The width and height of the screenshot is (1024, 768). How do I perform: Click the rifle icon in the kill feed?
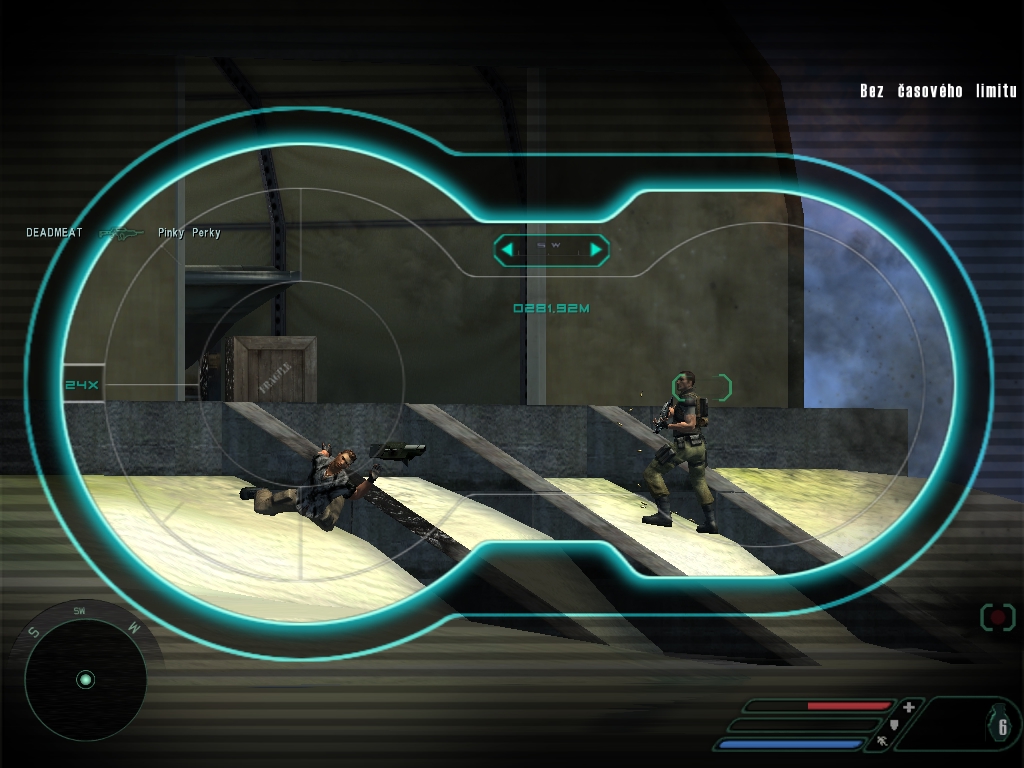122,234
